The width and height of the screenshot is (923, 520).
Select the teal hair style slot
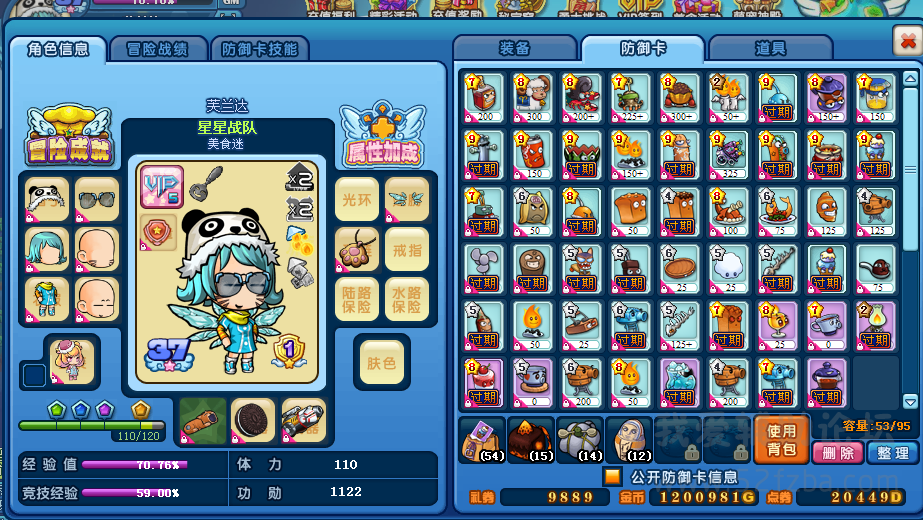pos(47,249)
